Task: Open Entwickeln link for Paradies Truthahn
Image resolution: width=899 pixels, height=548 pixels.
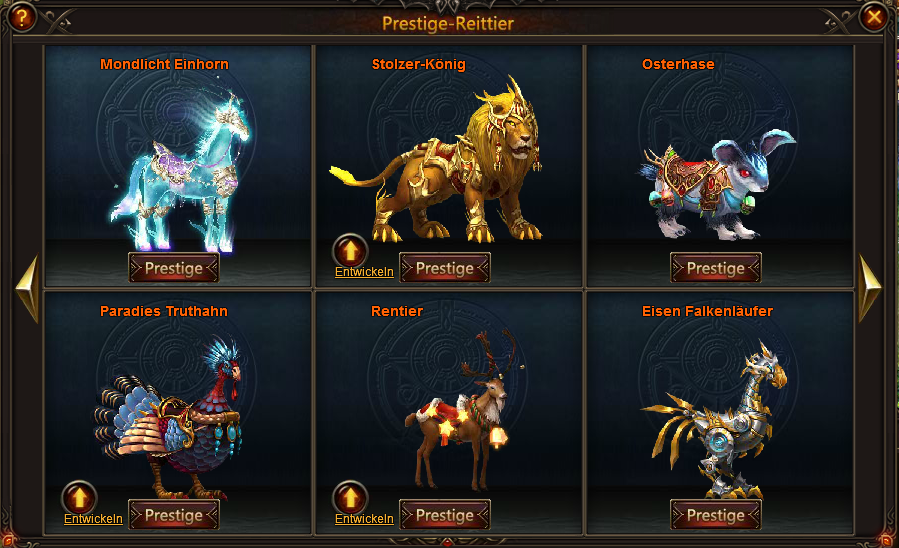Action: point(93,518)
